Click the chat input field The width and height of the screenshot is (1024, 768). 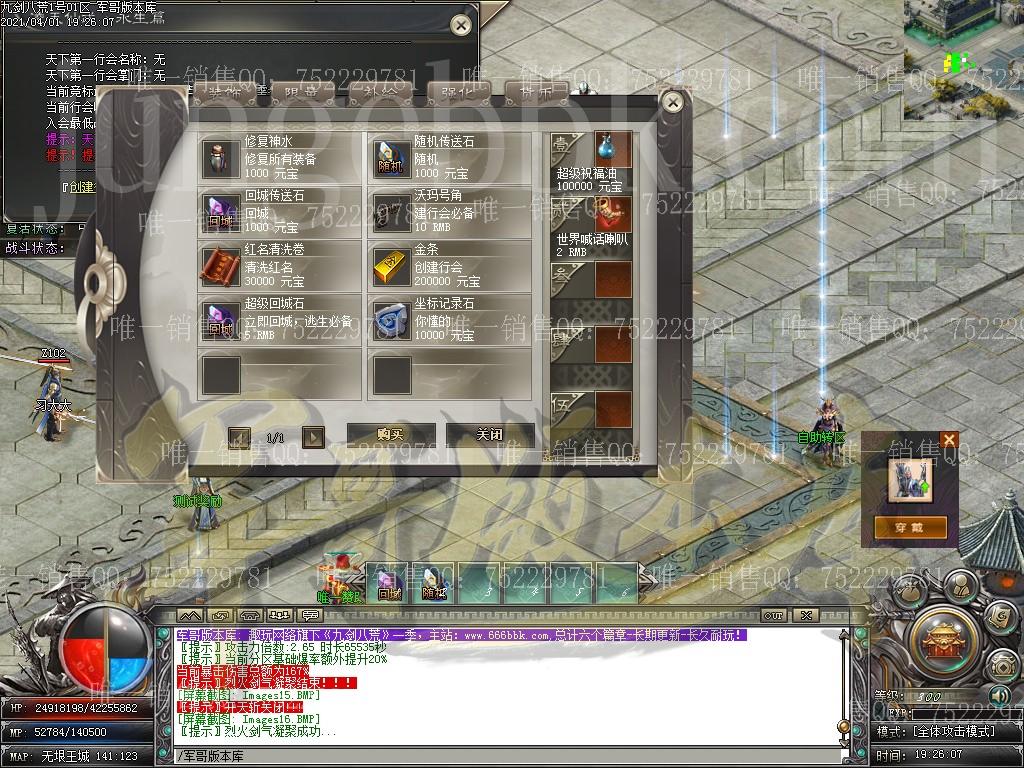tap(500, 756)
